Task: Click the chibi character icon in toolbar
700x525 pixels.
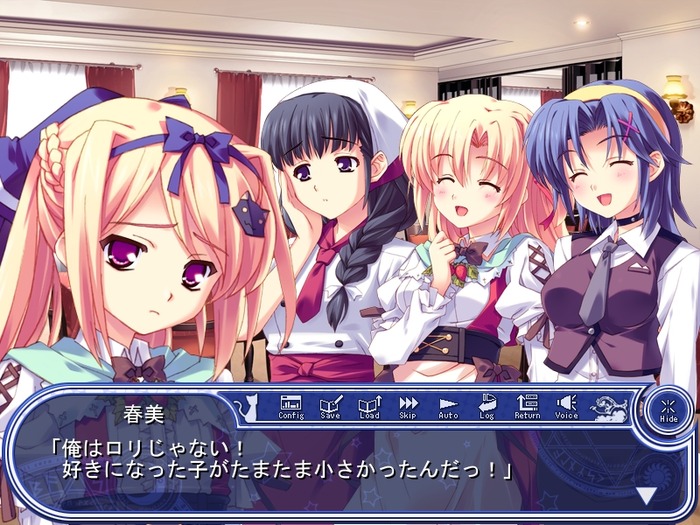Action: tap(609, 406)
